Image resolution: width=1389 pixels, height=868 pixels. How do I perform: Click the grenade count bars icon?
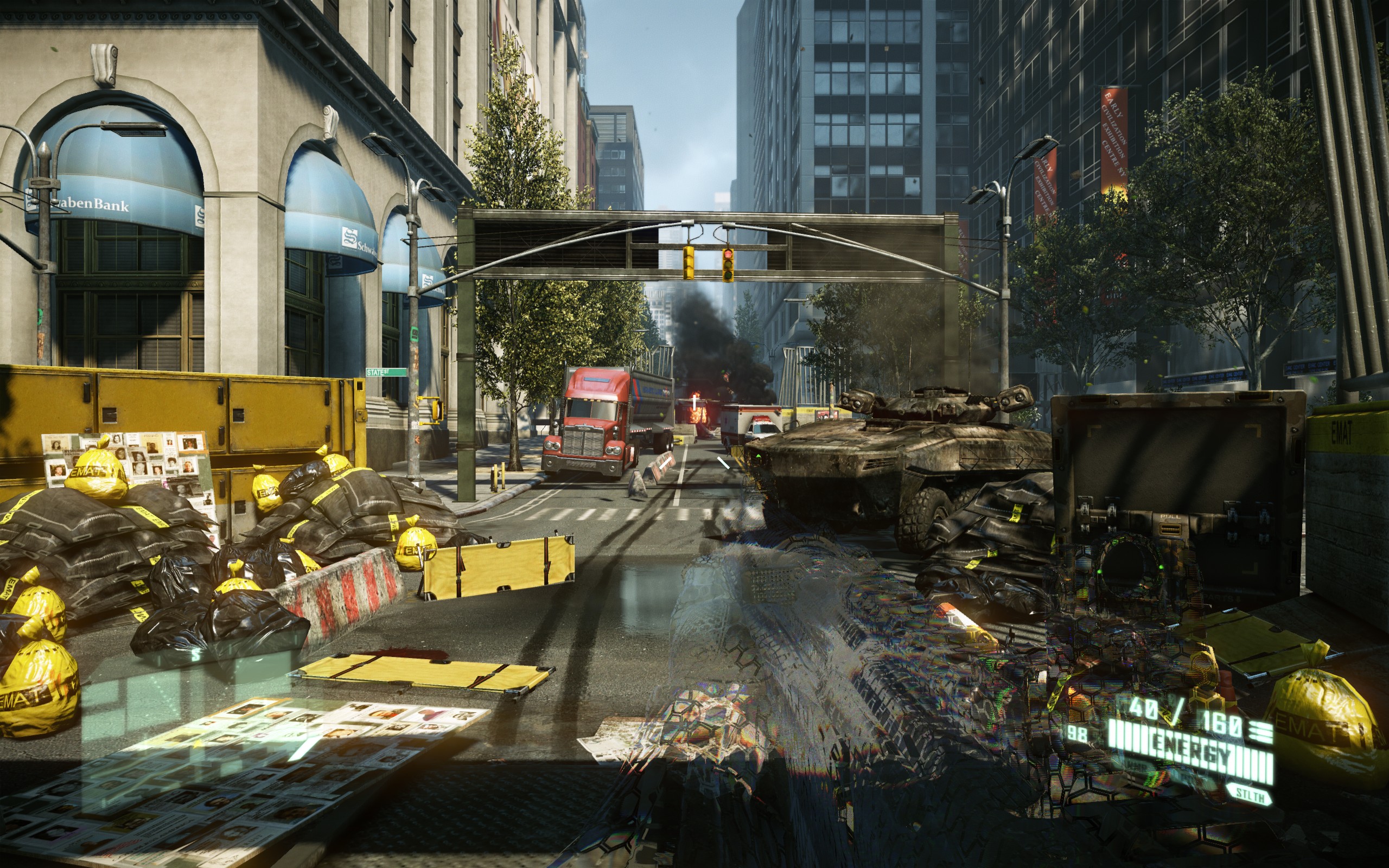coord(1263,733)
